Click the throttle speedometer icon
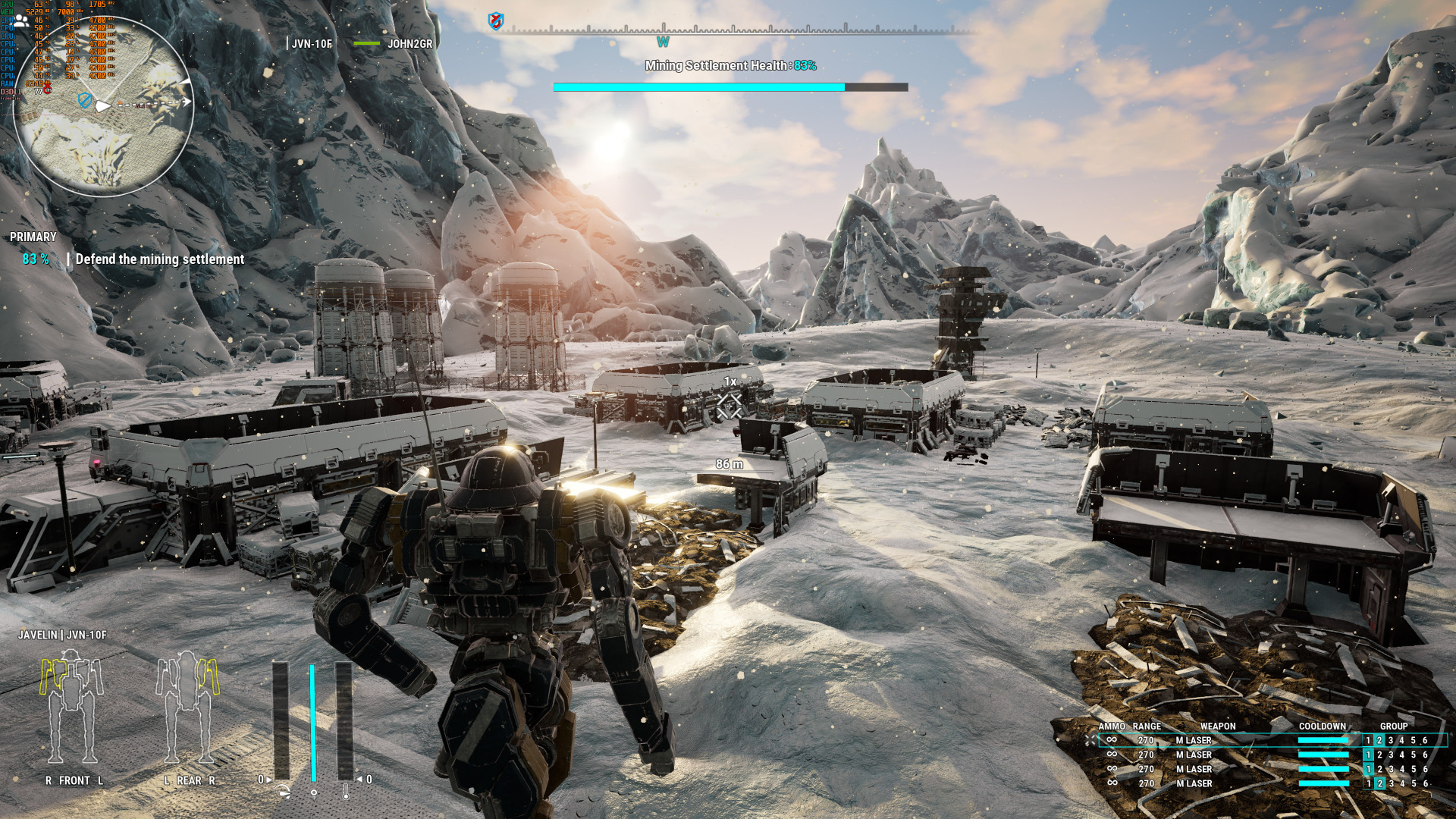Image resolution: width=1456 pixels, height=819 pixels. point(282,792)
